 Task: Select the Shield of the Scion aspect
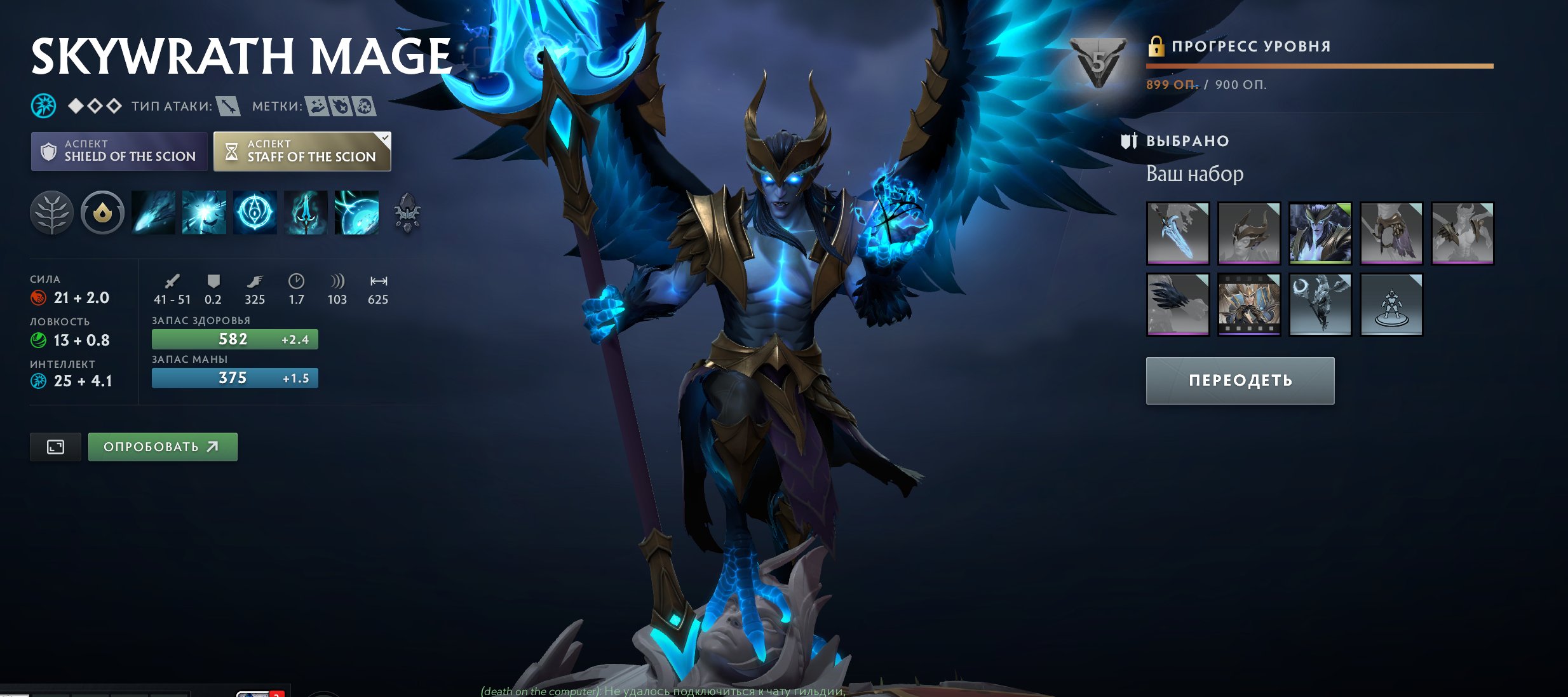tap(118, 151)
